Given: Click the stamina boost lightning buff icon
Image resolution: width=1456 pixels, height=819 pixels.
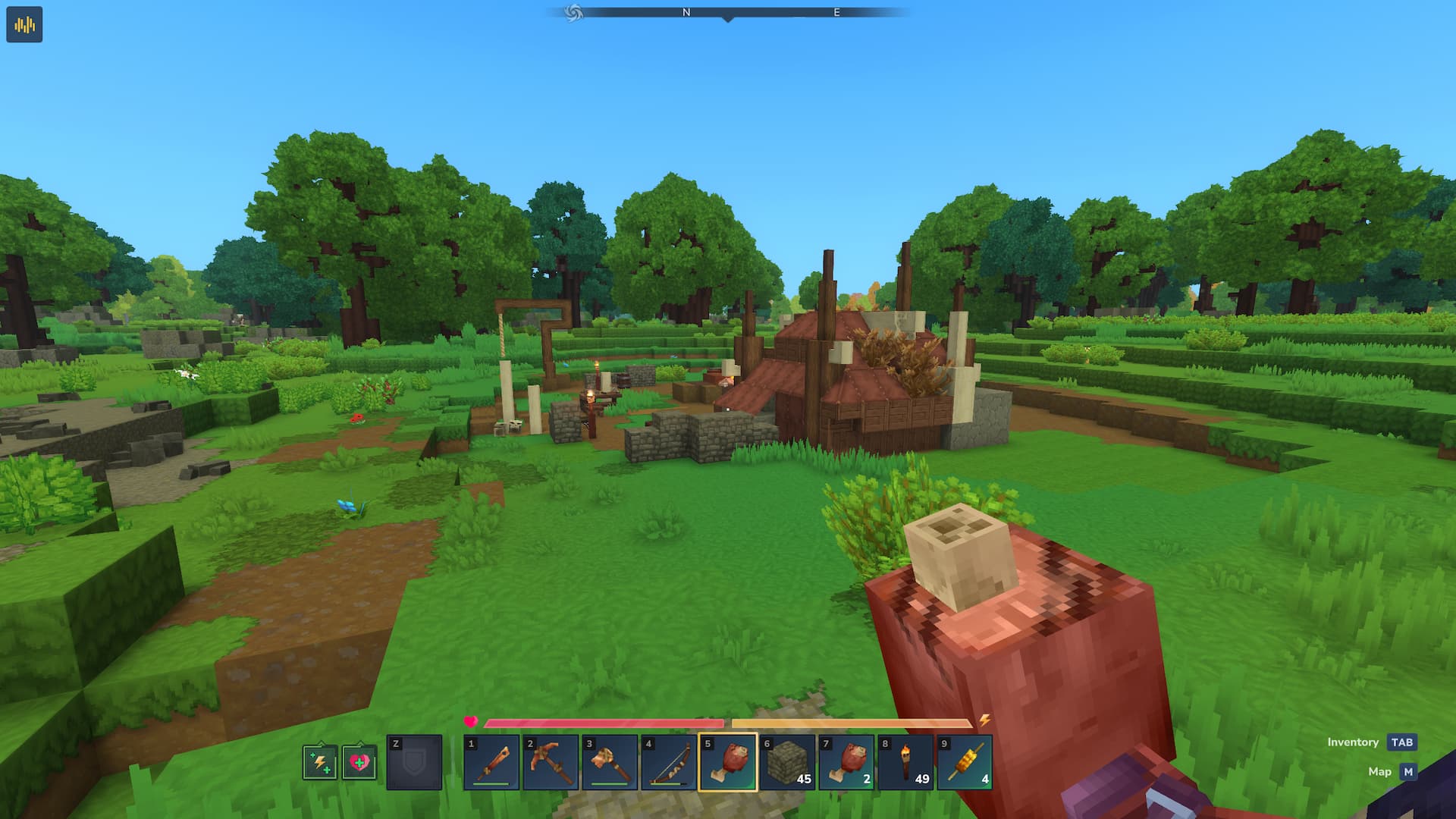Looking at the screenshot, I should point(320,762).
